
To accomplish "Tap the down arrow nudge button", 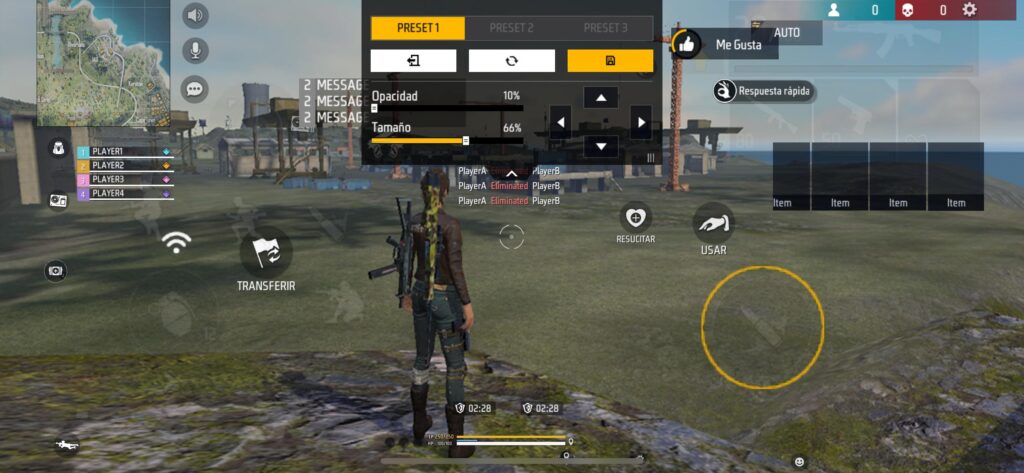I will (x=600, y=147).
